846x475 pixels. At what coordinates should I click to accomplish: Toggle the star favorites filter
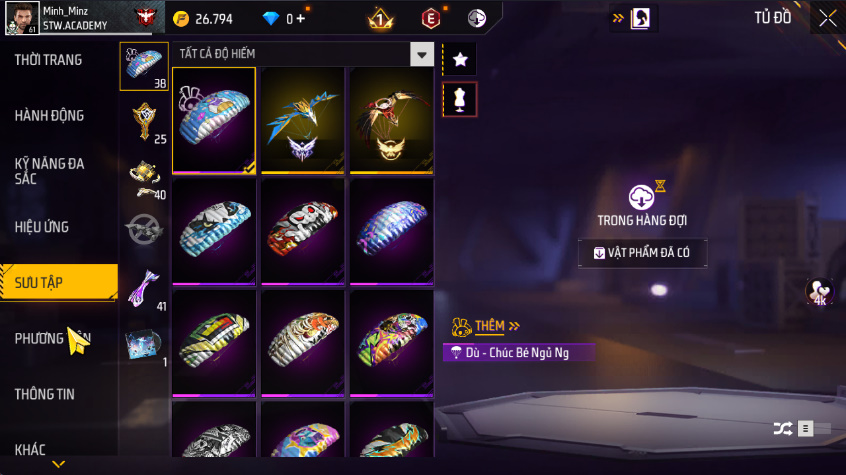[x=460, y=60]
